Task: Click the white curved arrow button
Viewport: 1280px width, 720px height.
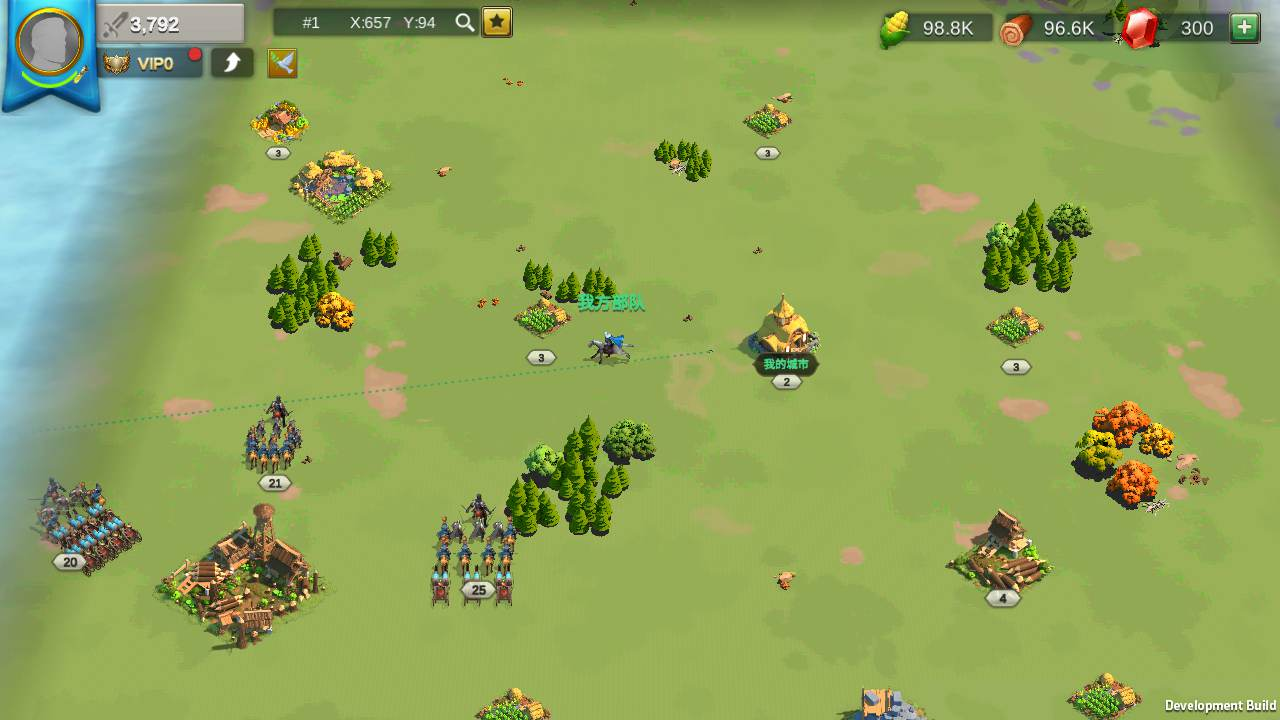Action: tap(232, 64)
